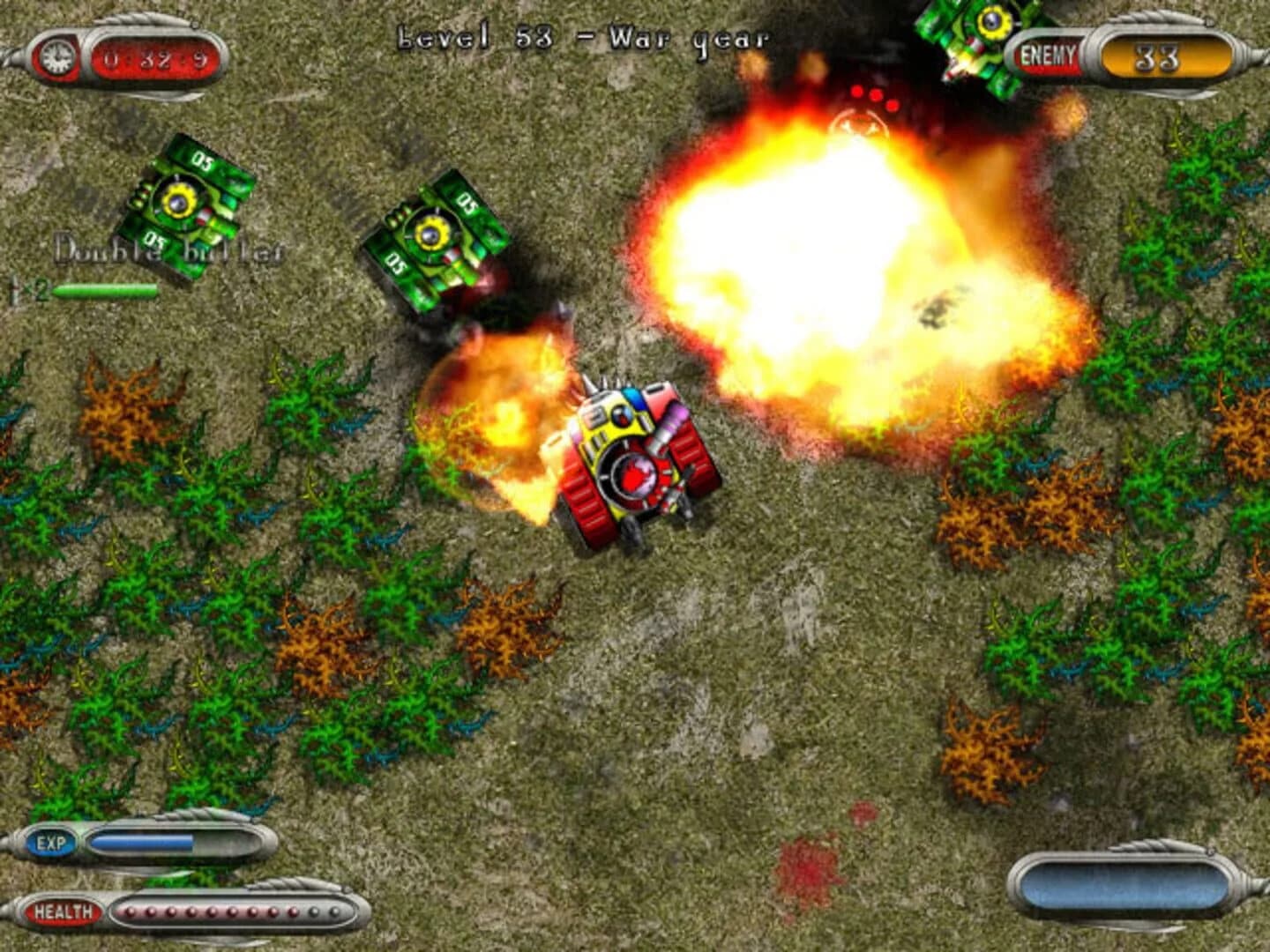1270x952 pixels.
Task: Click the EXP label icon
Action: tap(49, 844)
